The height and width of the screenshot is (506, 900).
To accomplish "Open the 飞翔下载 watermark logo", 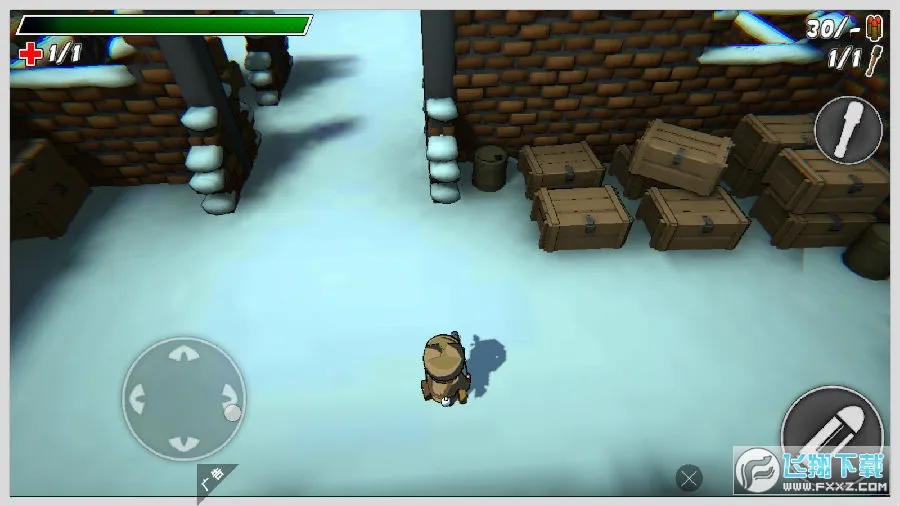I will 812,472.
